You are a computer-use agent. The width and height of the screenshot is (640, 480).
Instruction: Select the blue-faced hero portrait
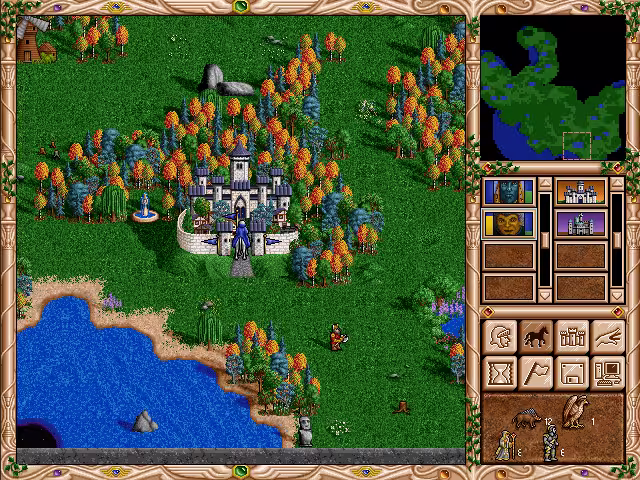508,191
